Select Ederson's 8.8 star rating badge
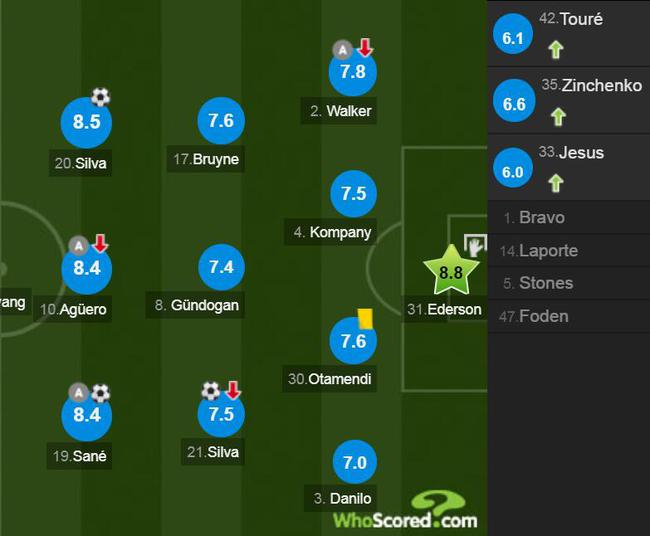This screenshot has width=650, height=536. pos(450,271)
